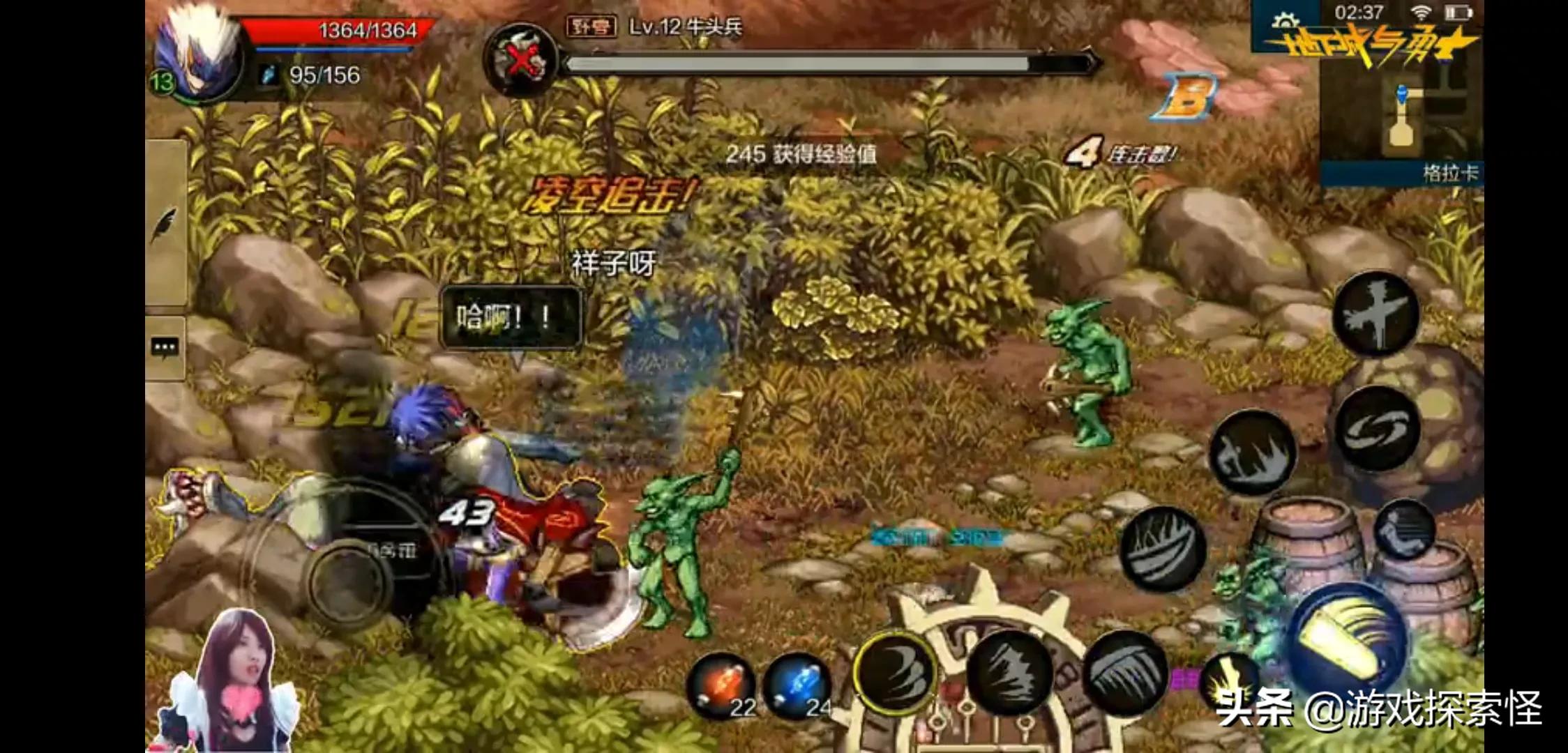
Task: Open the feather quest tab
Action: 165,225
